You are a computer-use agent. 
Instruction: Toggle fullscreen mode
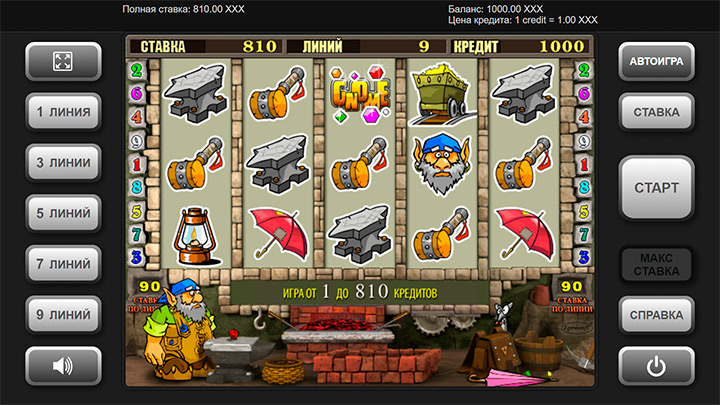(x=63, y=61)
